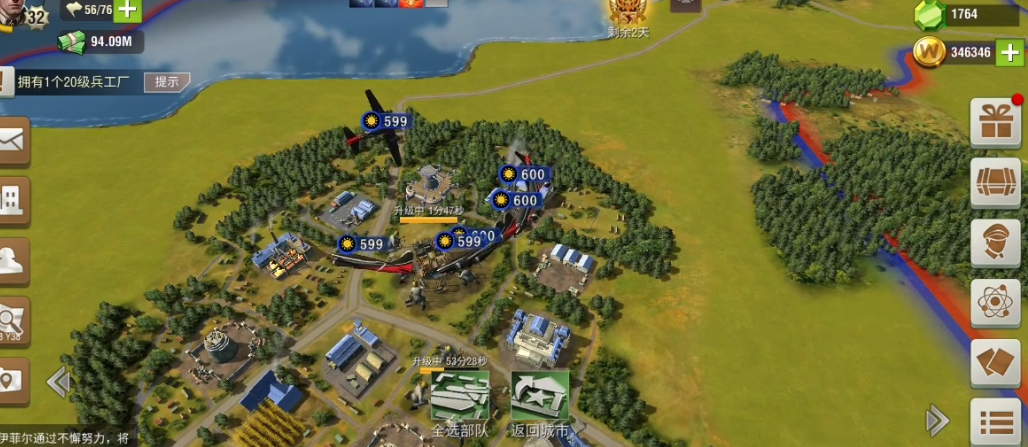The image size is (1028, 447).
Task: Open the list menu icon
Action: [x=995, y=422]
